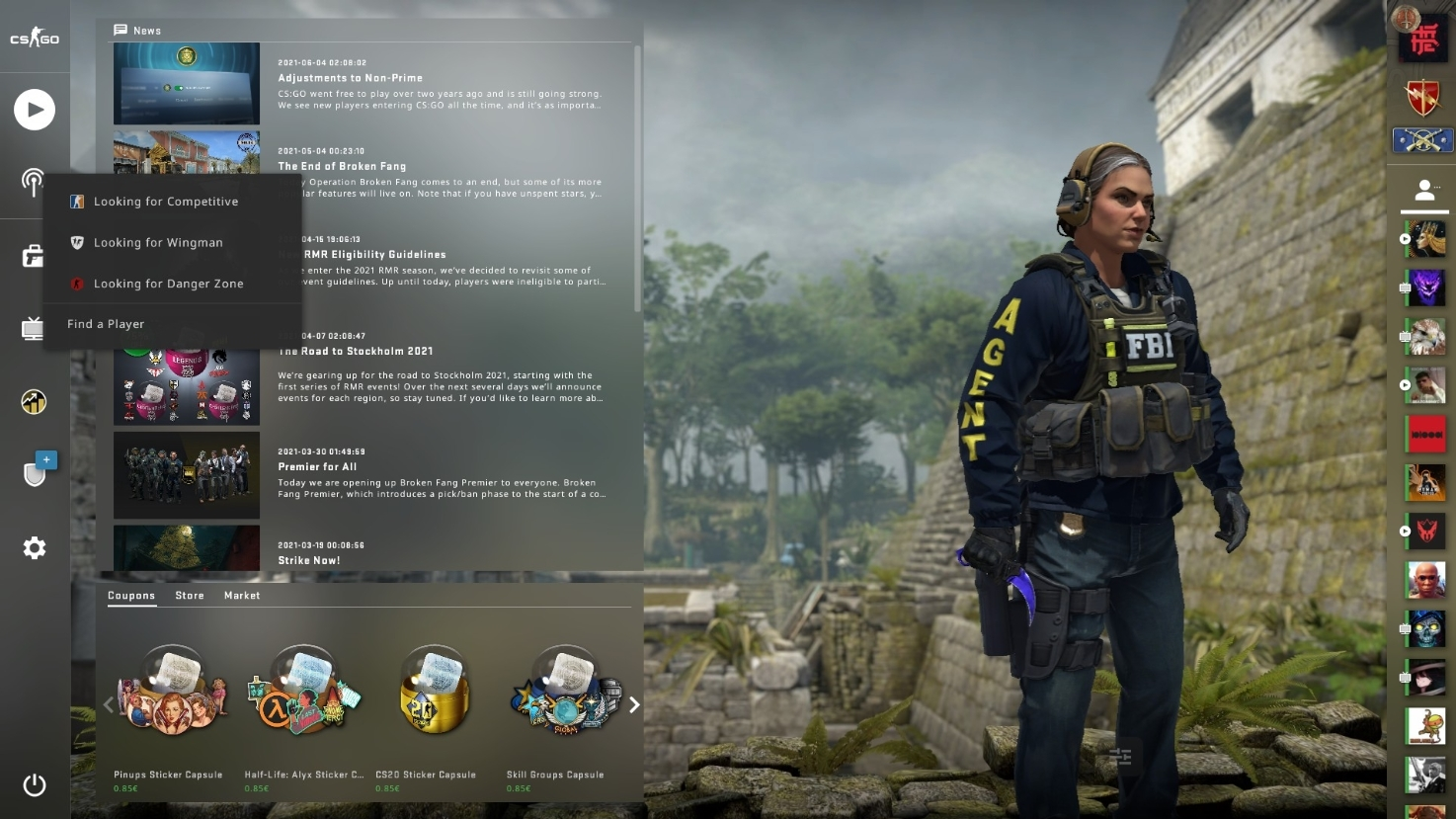Select Looking for Competitive

pyautogui.click(x=166, y=202)
